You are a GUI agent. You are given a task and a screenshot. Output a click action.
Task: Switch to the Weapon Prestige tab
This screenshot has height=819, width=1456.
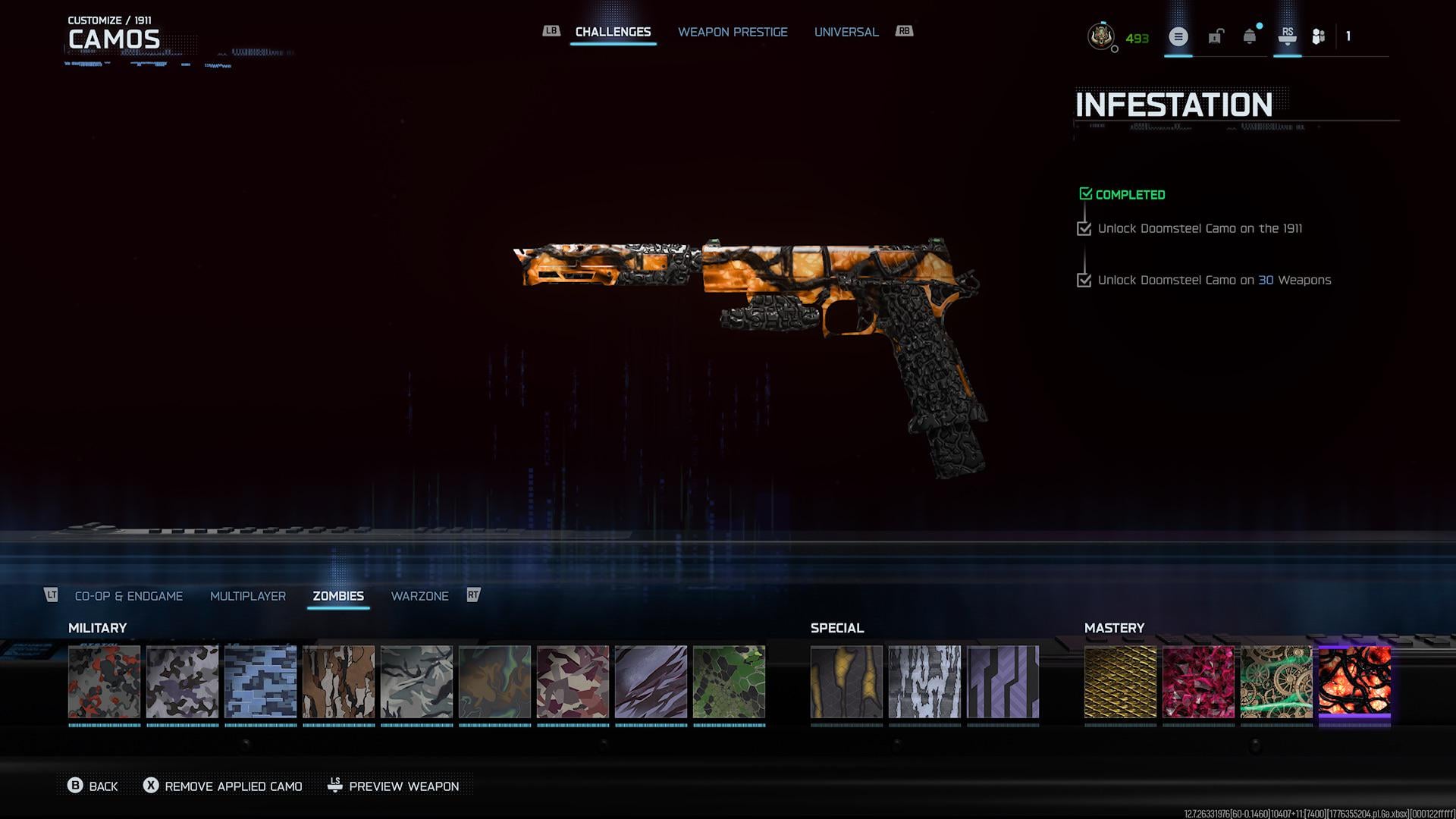[733, 32]
